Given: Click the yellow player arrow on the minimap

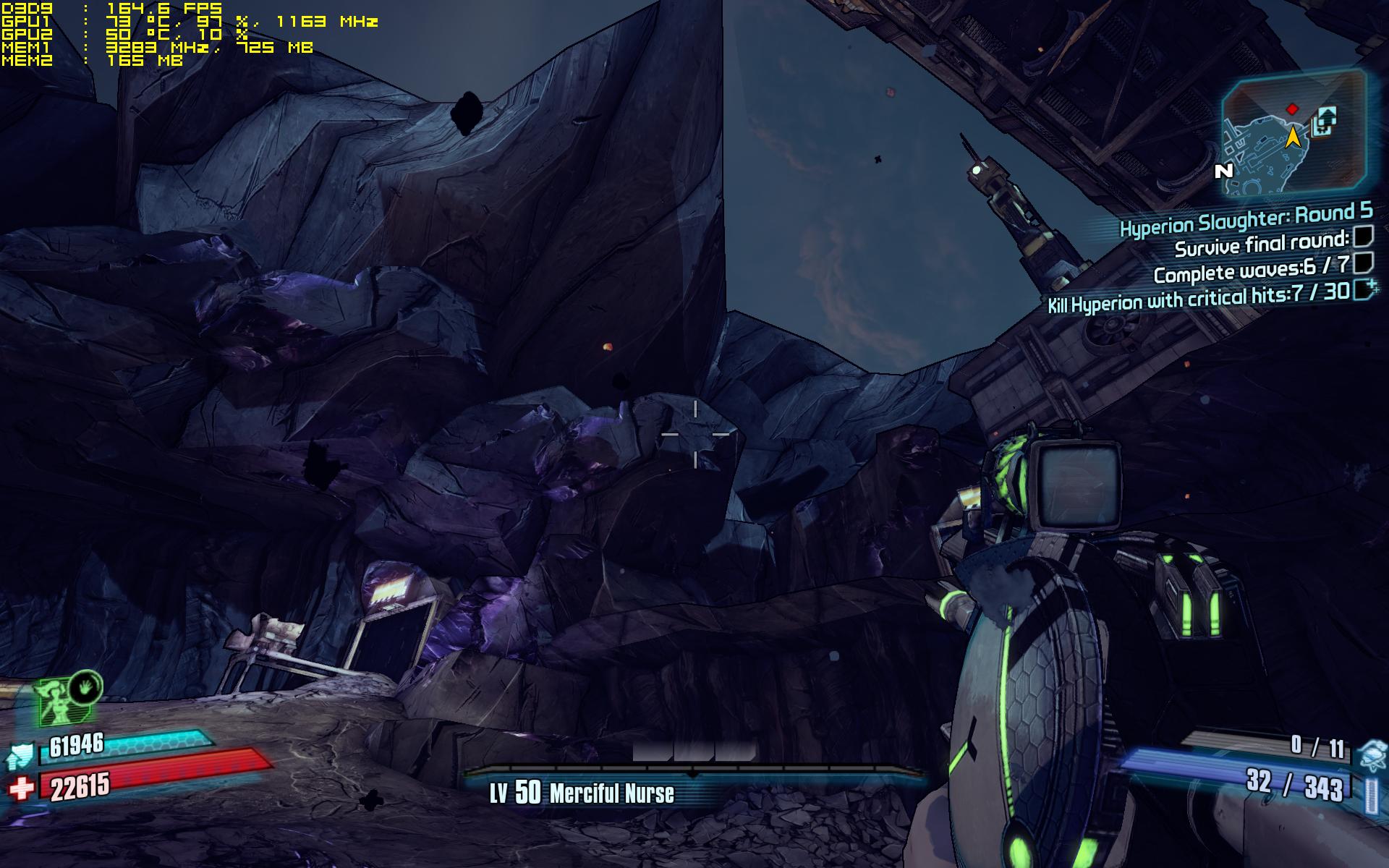Looking at the screenshot, I should pos(1293,135).
